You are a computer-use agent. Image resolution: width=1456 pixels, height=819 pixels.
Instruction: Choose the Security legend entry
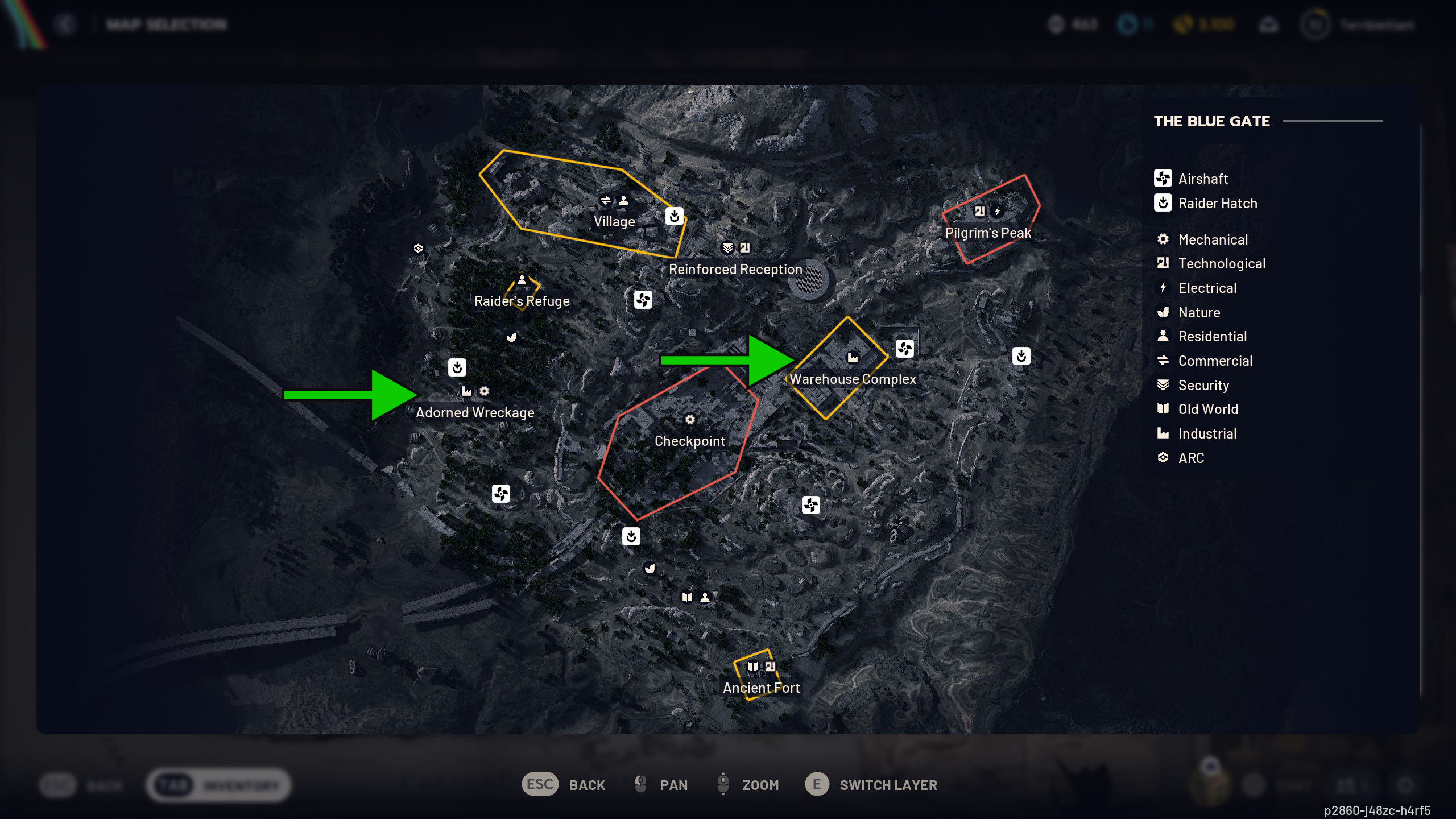(x=1203, y=385)
